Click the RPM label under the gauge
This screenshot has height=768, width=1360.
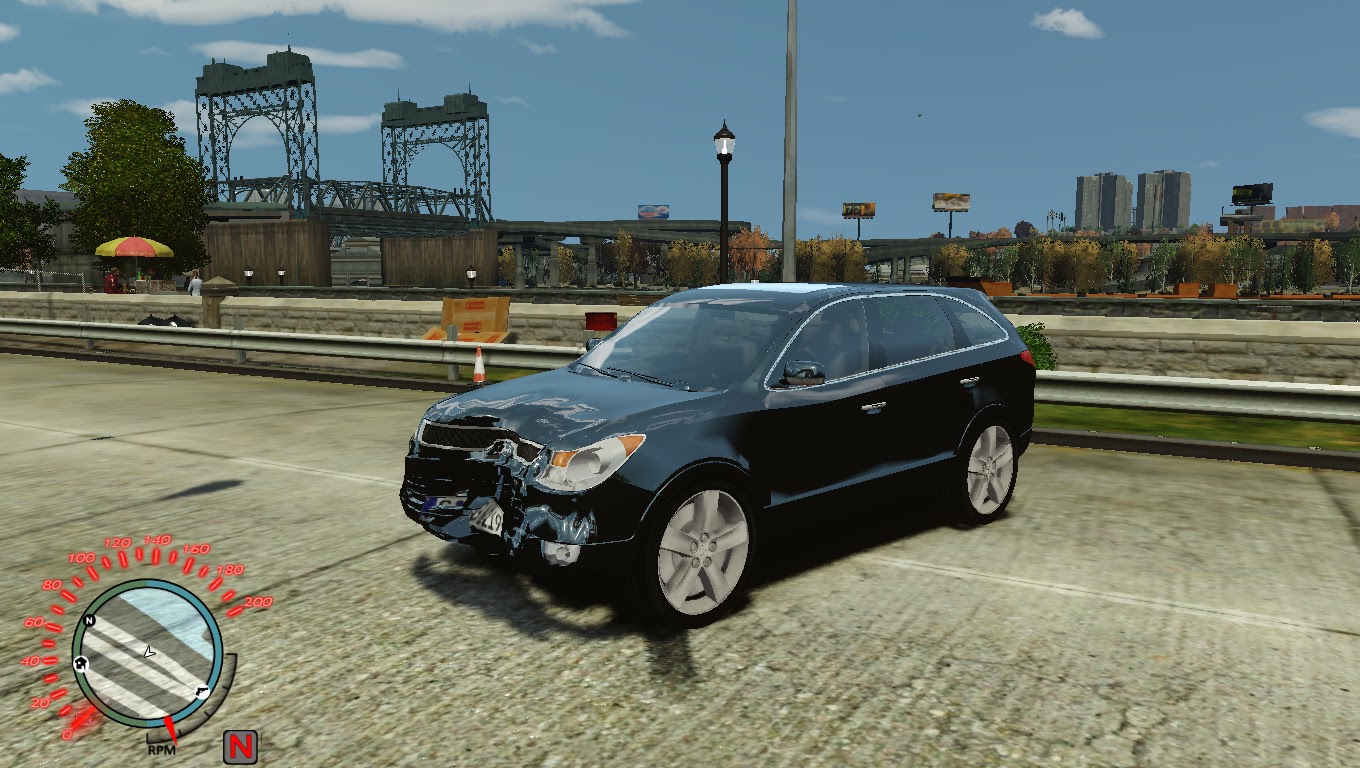162,751
